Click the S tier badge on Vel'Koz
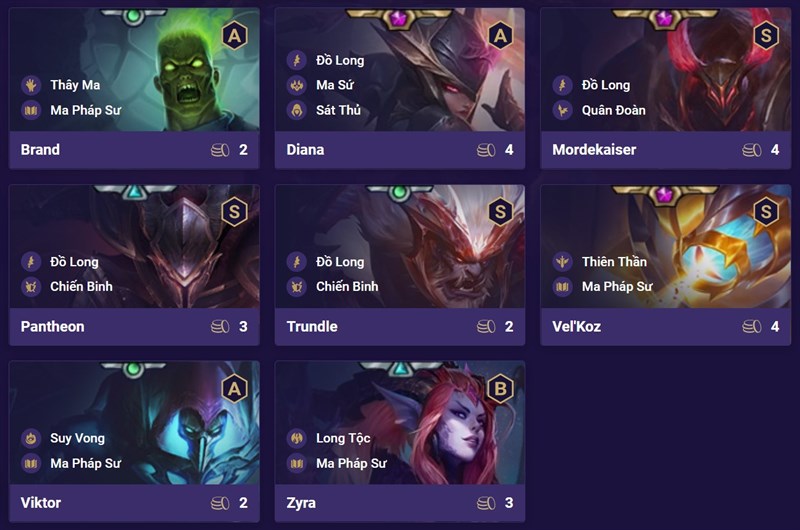The width and height of the screenshot is (800, 530). pos(766,211)
